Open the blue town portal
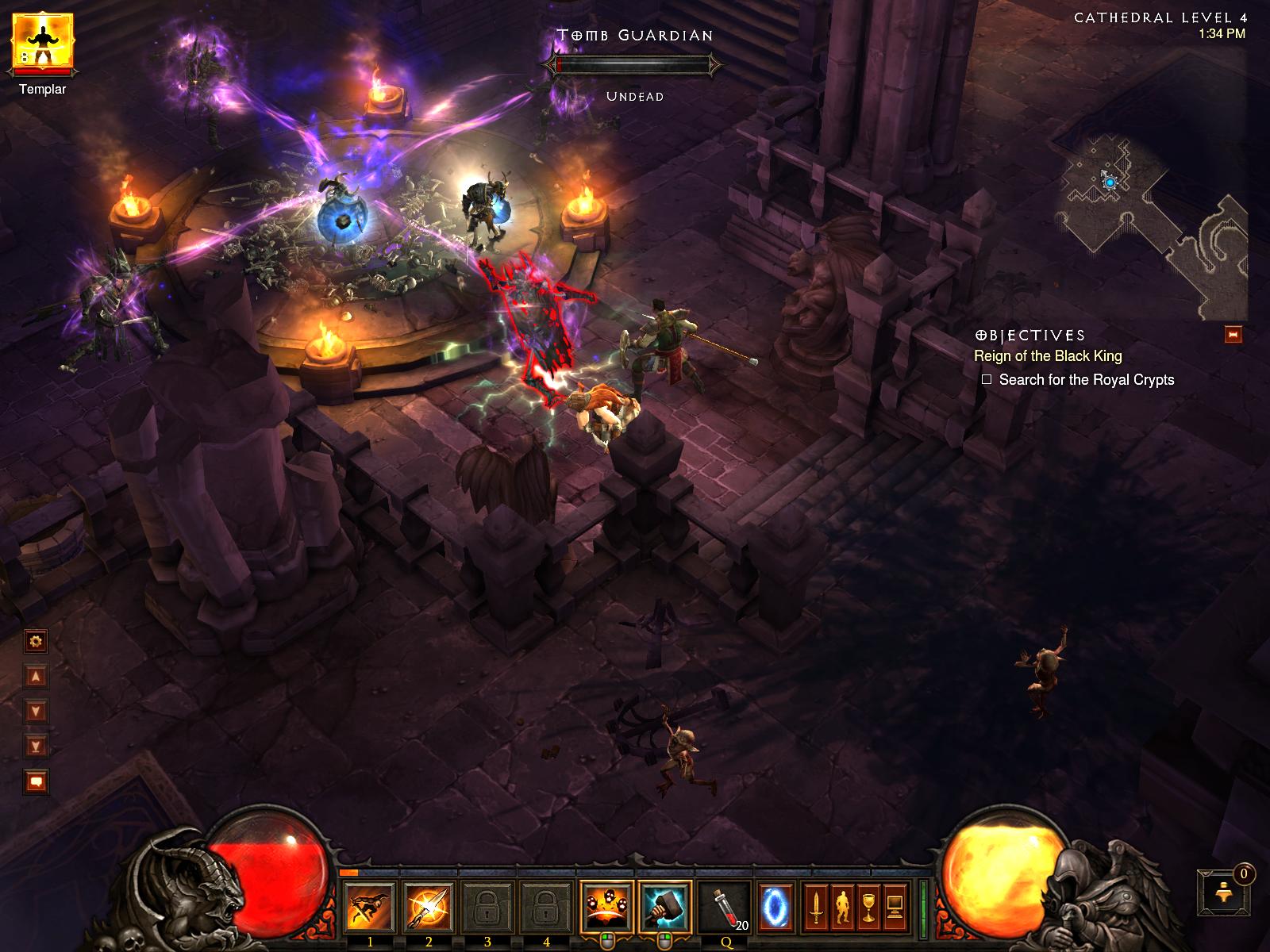The height and width of the screenshot is (952, 1270). (x=775, y=908)
